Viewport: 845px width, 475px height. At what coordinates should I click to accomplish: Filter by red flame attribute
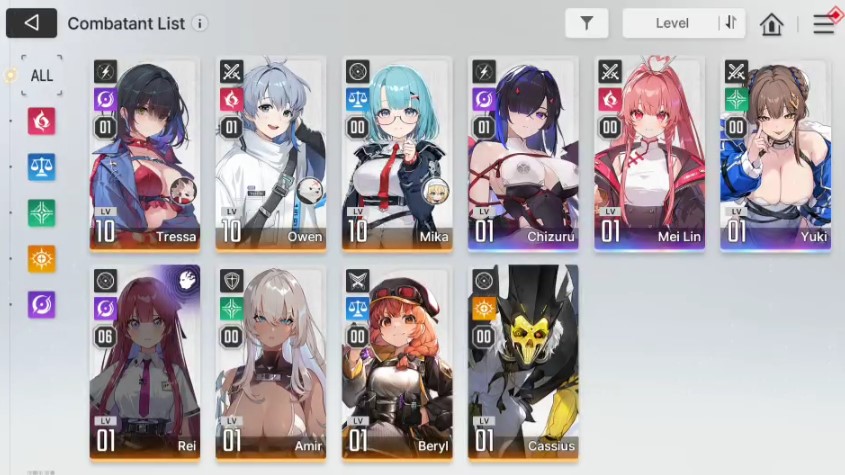tap(41, 121)
